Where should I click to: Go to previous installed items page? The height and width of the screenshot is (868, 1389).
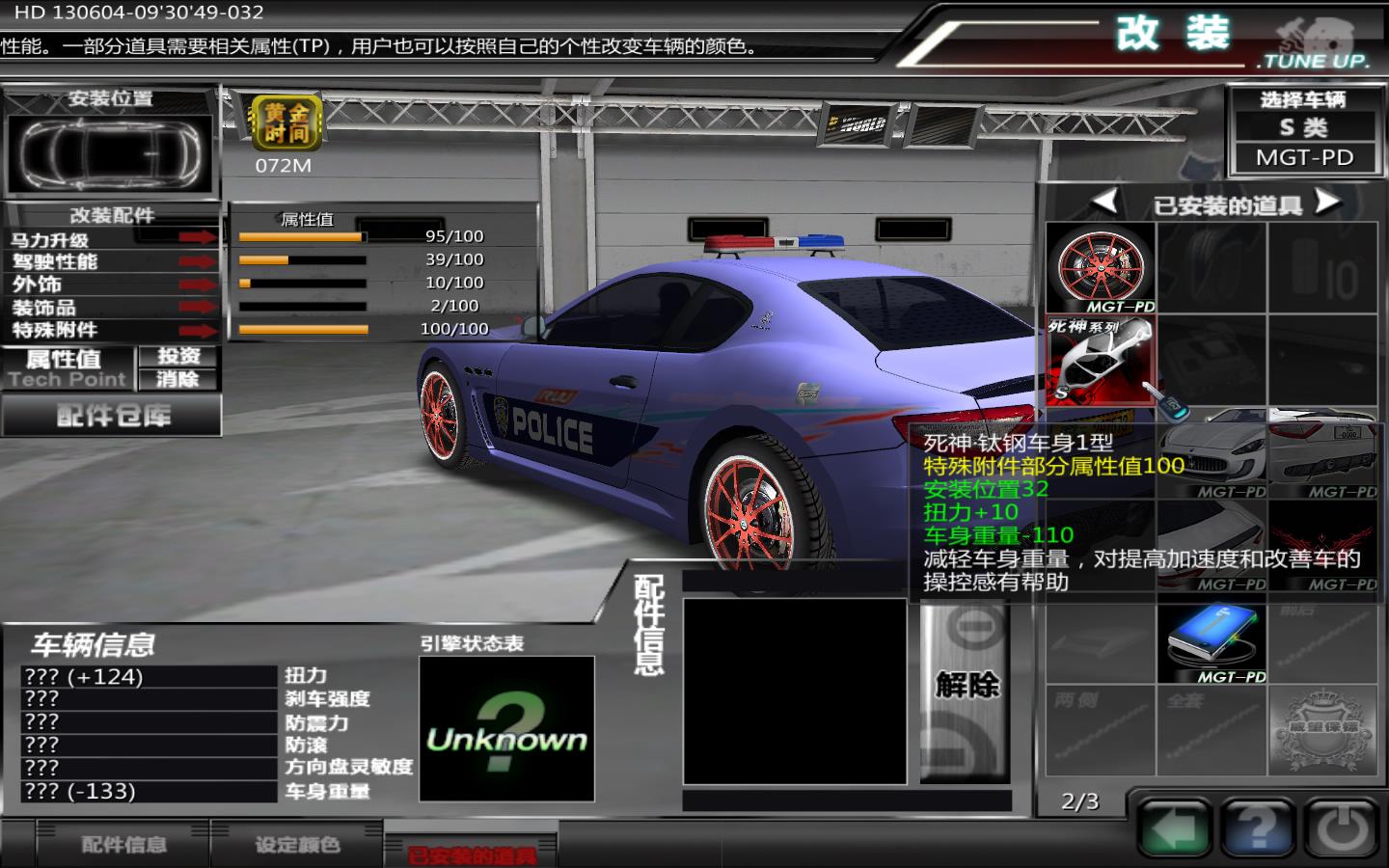[x=1104, y=202]
